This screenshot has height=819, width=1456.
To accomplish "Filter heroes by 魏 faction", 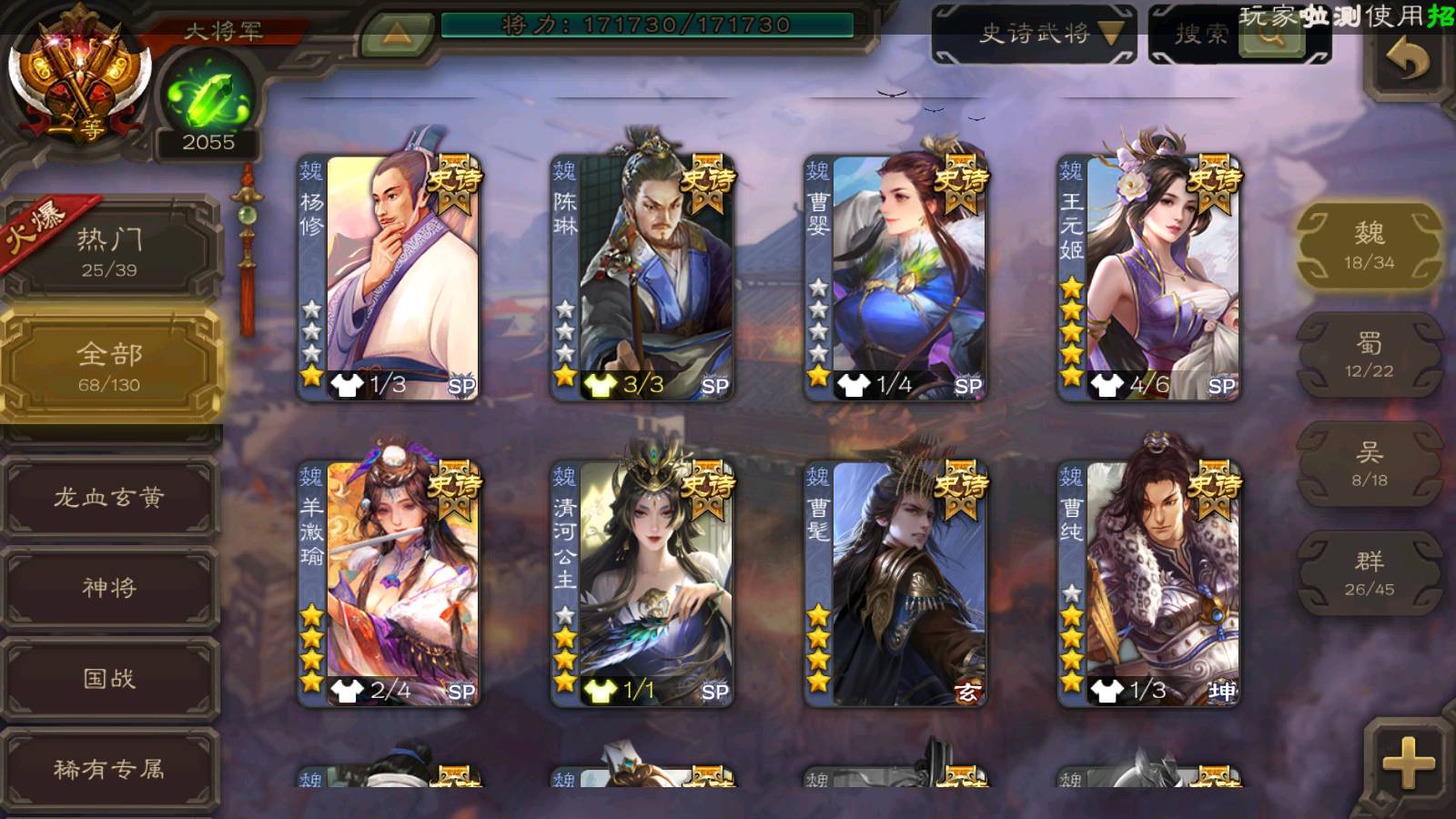I will pyautogui.click(x=1369, y=246).
